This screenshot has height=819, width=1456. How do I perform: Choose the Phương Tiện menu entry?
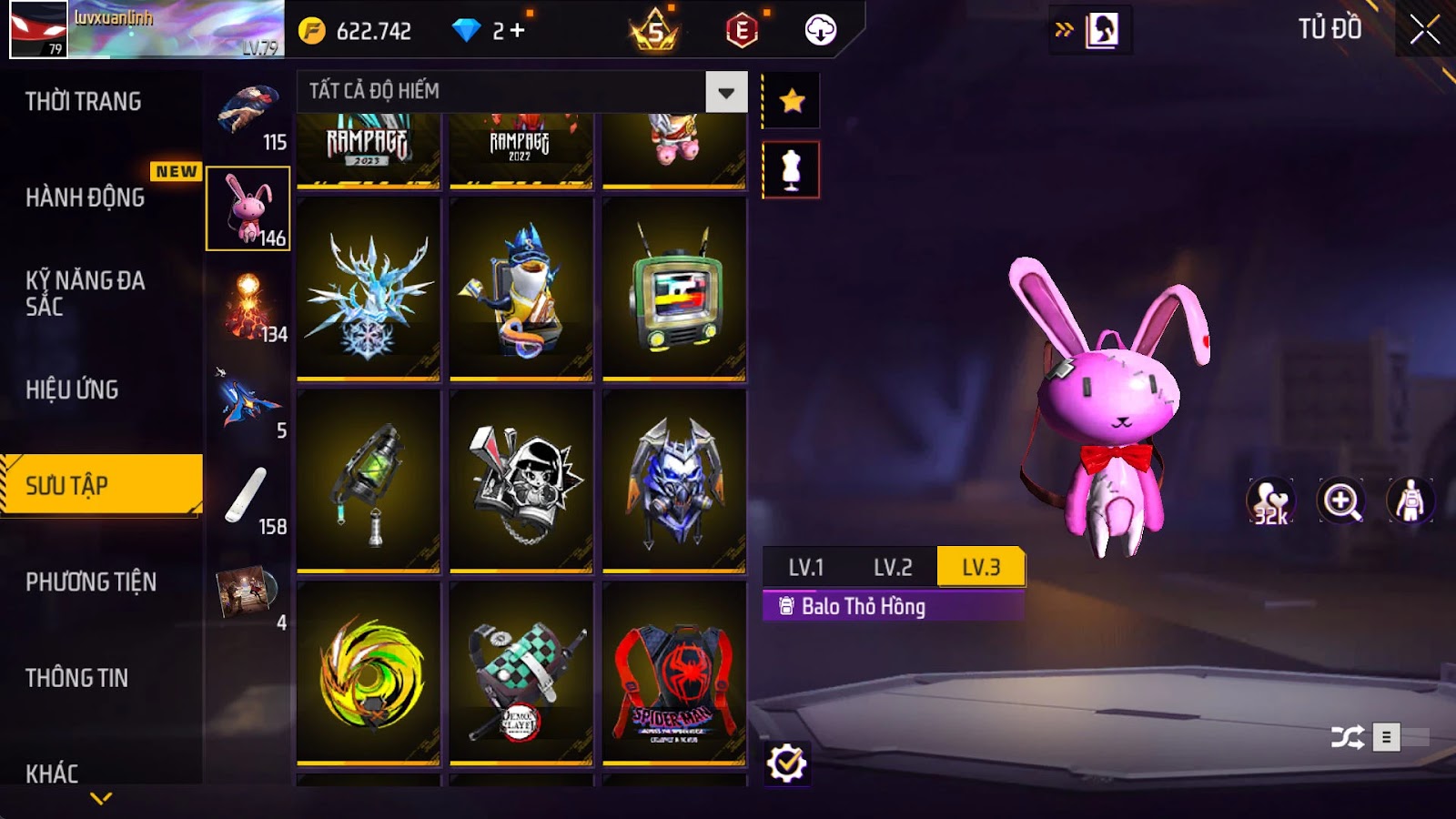point(91,581)
